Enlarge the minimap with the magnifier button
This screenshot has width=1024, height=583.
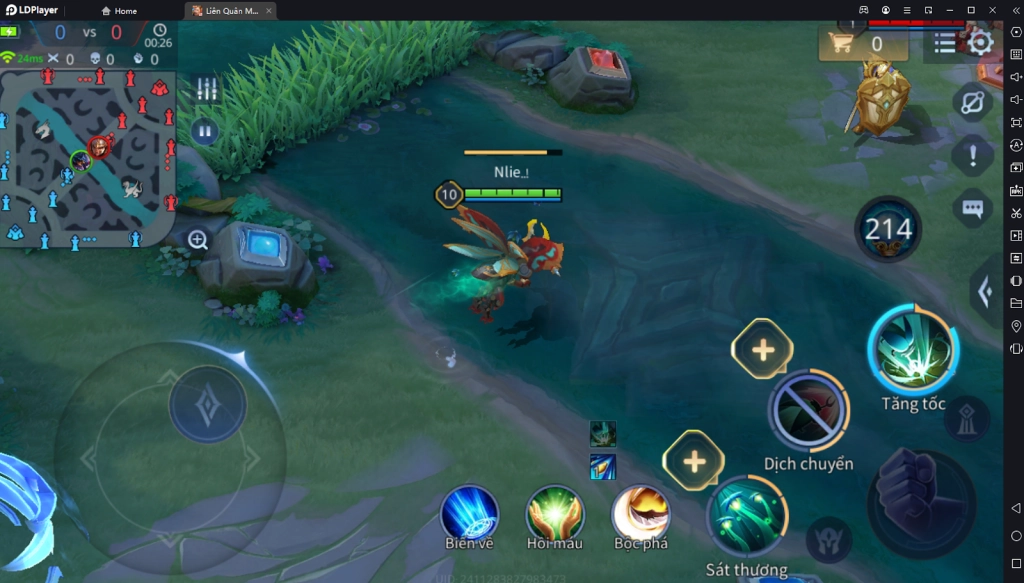pyautogui.click(x=198, y=240)
